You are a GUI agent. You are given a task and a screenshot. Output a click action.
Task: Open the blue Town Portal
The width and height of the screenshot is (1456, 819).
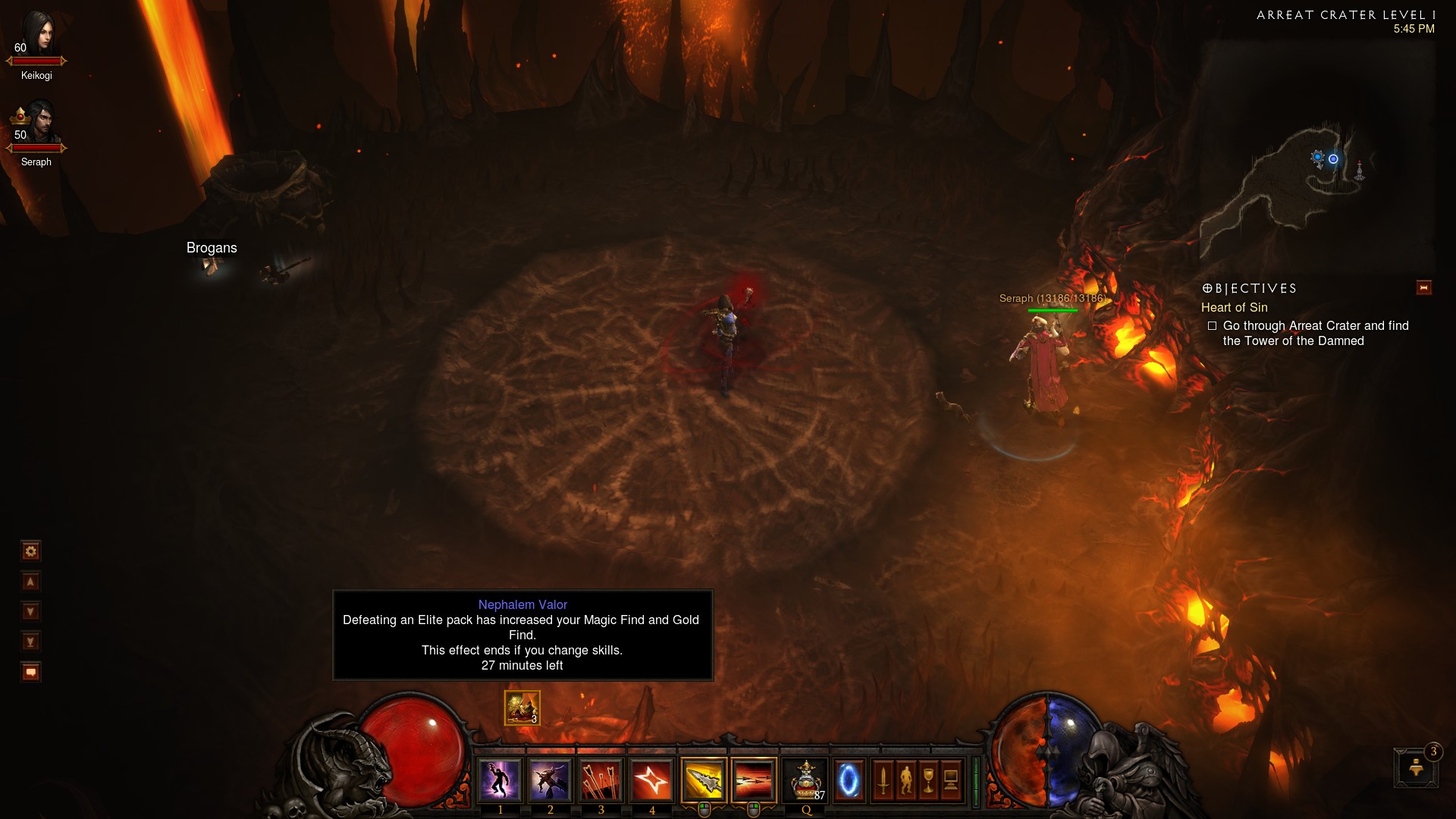[849, 780]
